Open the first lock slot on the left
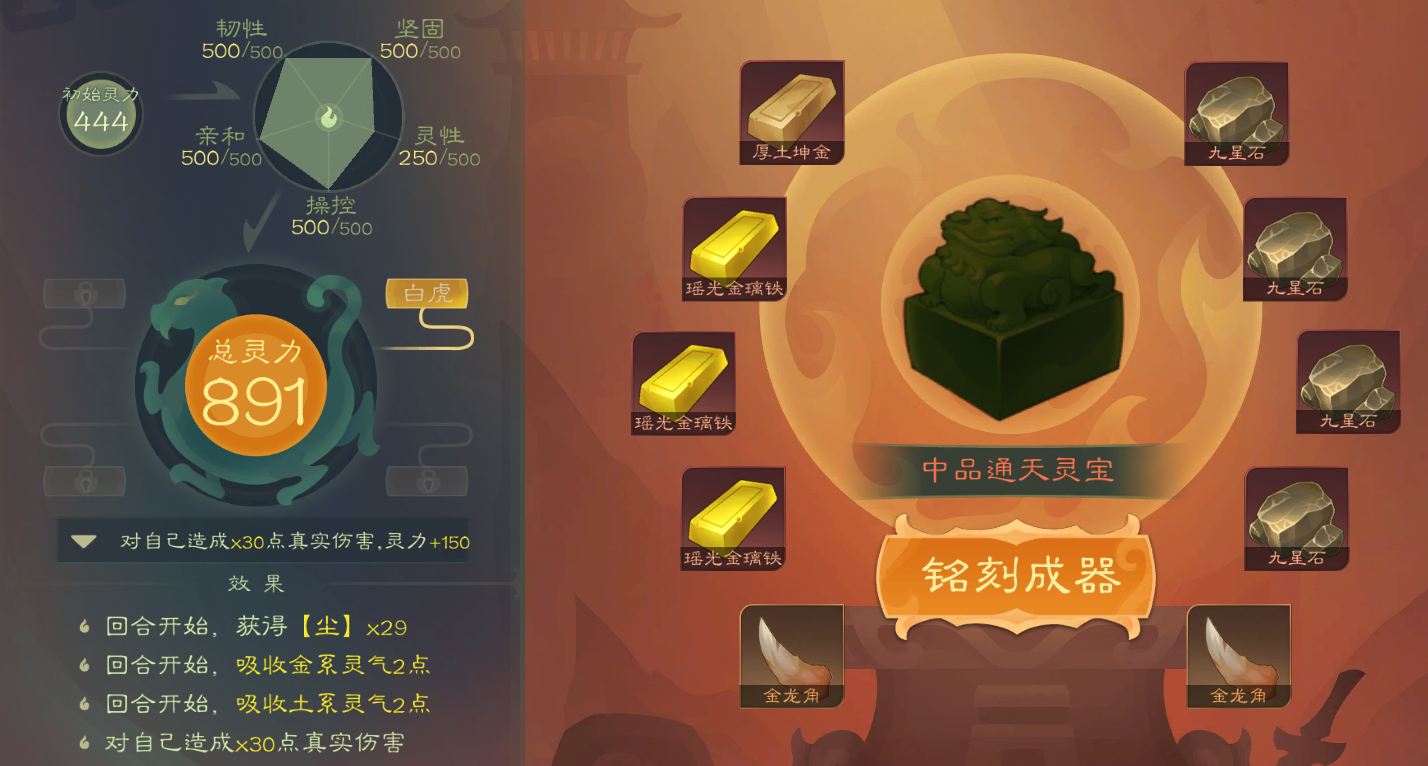Viewport: 1428px width, 766px height. 84,292
